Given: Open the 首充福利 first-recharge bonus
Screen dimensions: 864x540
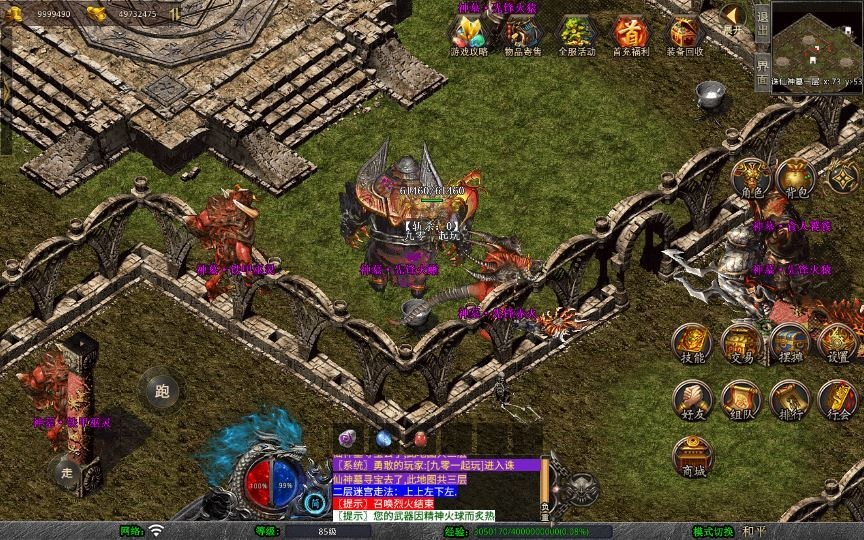Looking at the screenshot, I should coord(631,34).
